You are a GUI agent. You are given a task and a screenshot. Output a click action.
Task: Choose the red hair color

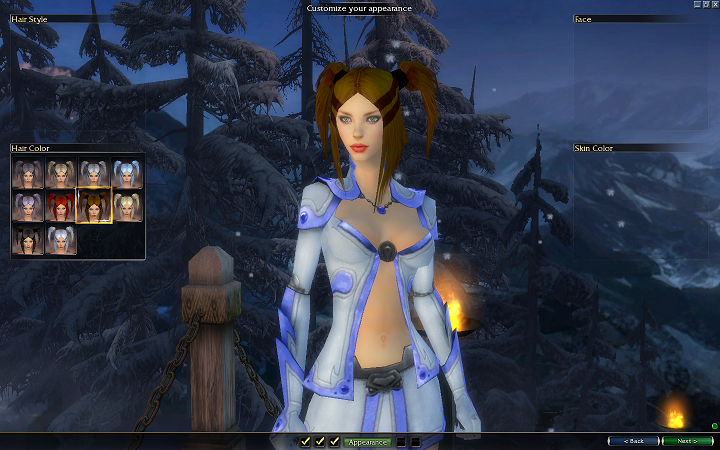coord(61,207)
